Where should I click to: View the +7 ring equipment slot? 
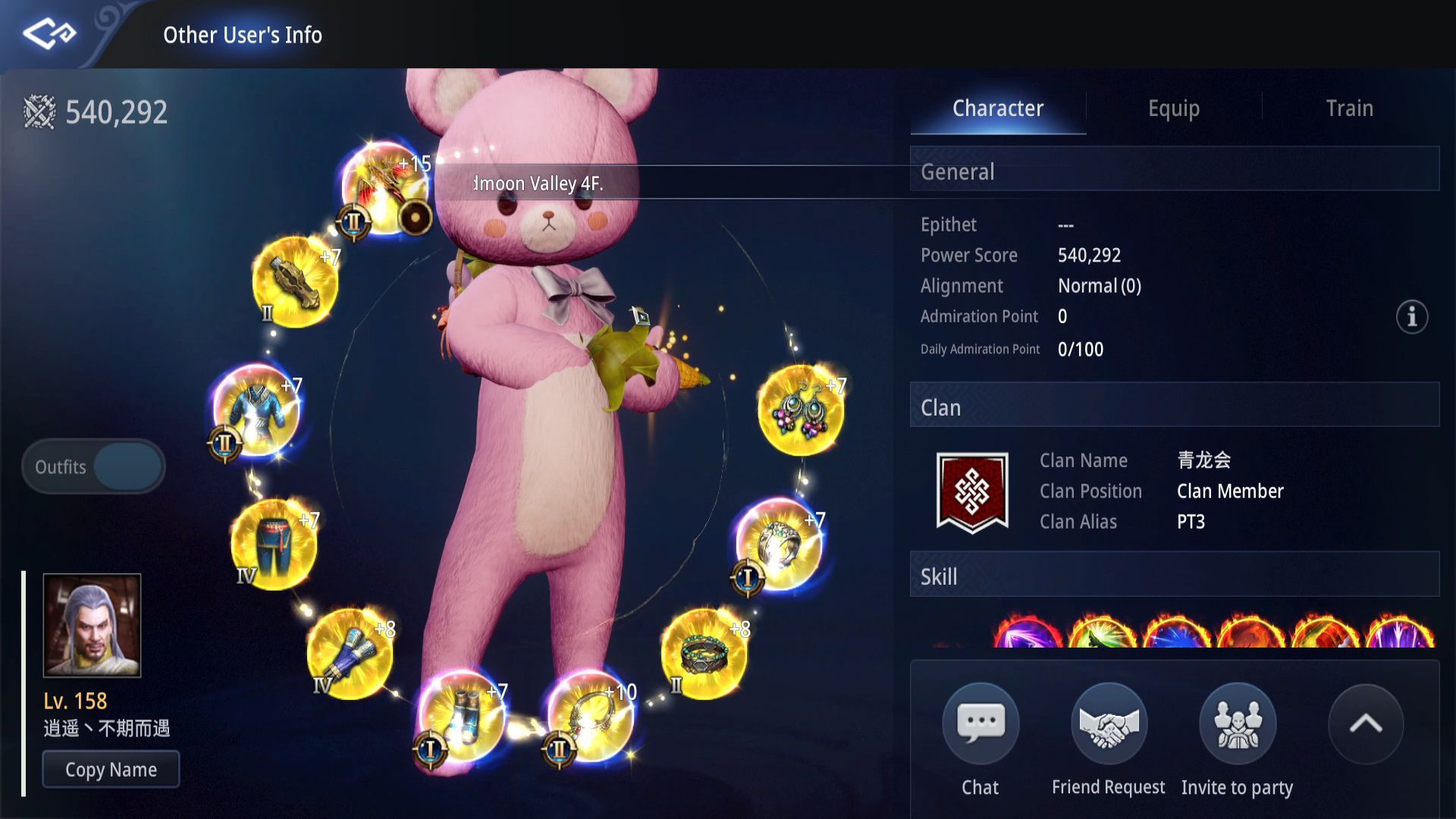click(779, 541)
